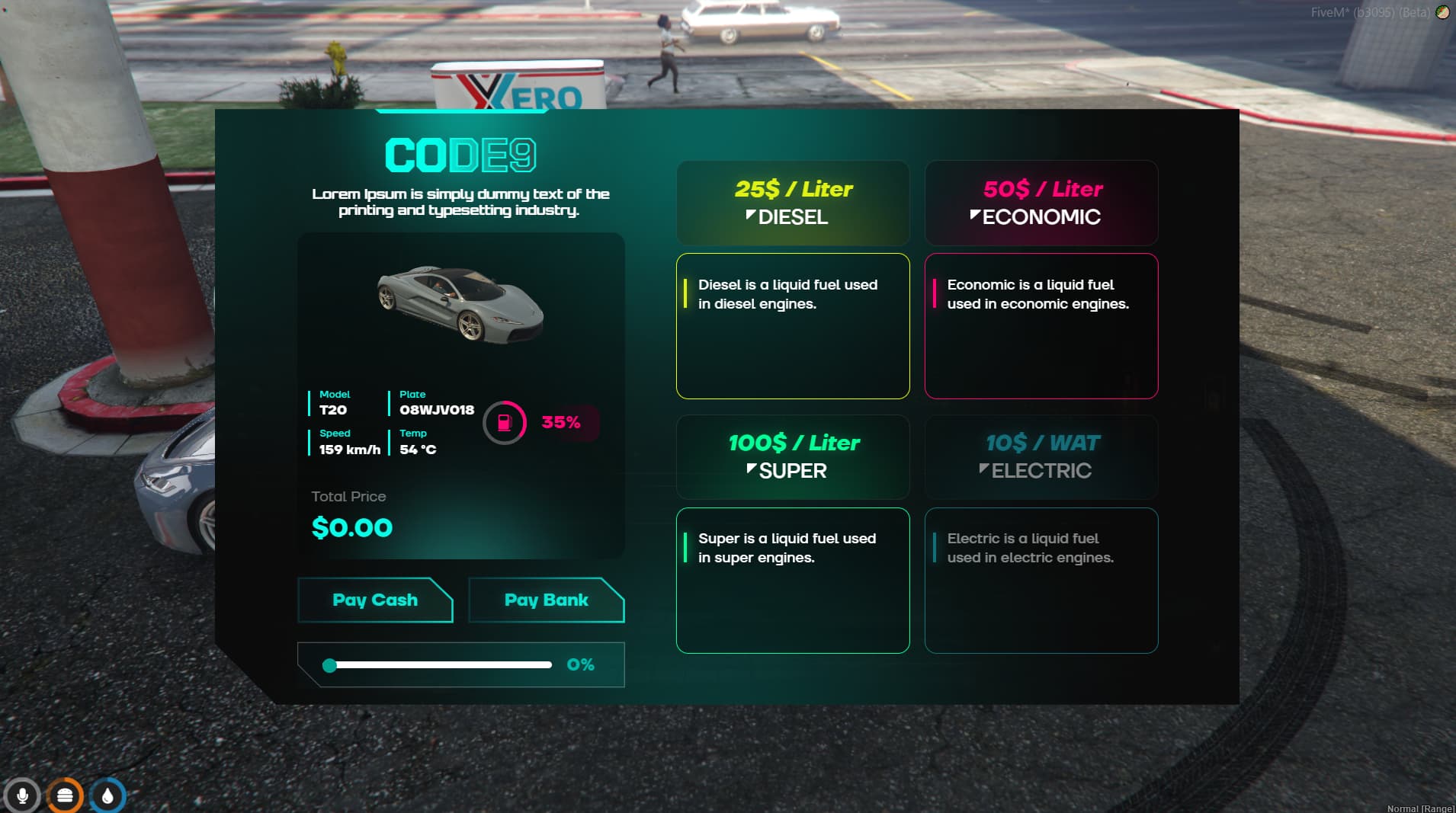
Task: Expand the Diesel fuel description panel
Action: click(x=793, y=326)
